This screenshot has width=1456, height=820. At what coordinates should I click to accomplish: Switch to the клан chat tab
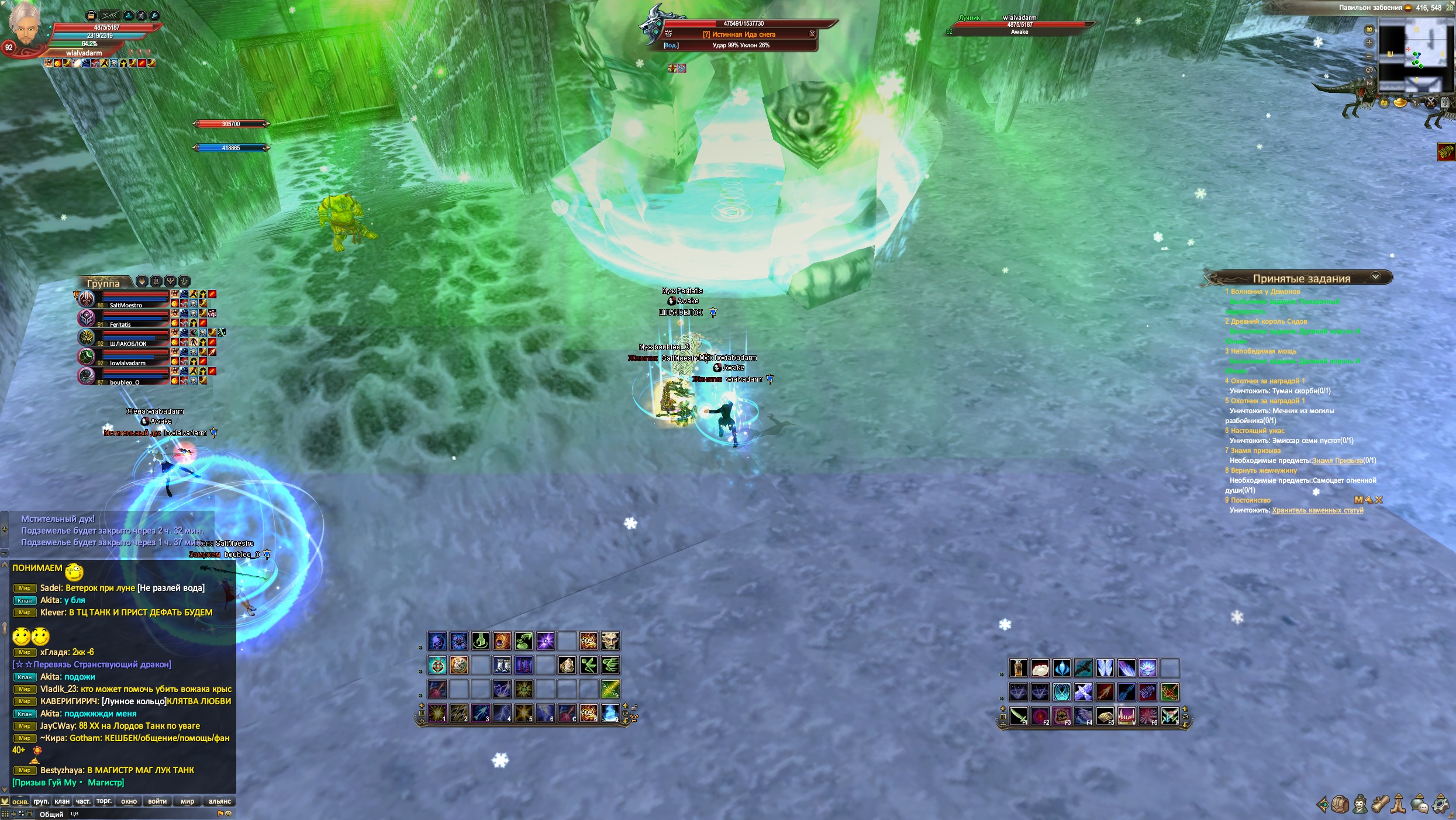tap(62, 801)
